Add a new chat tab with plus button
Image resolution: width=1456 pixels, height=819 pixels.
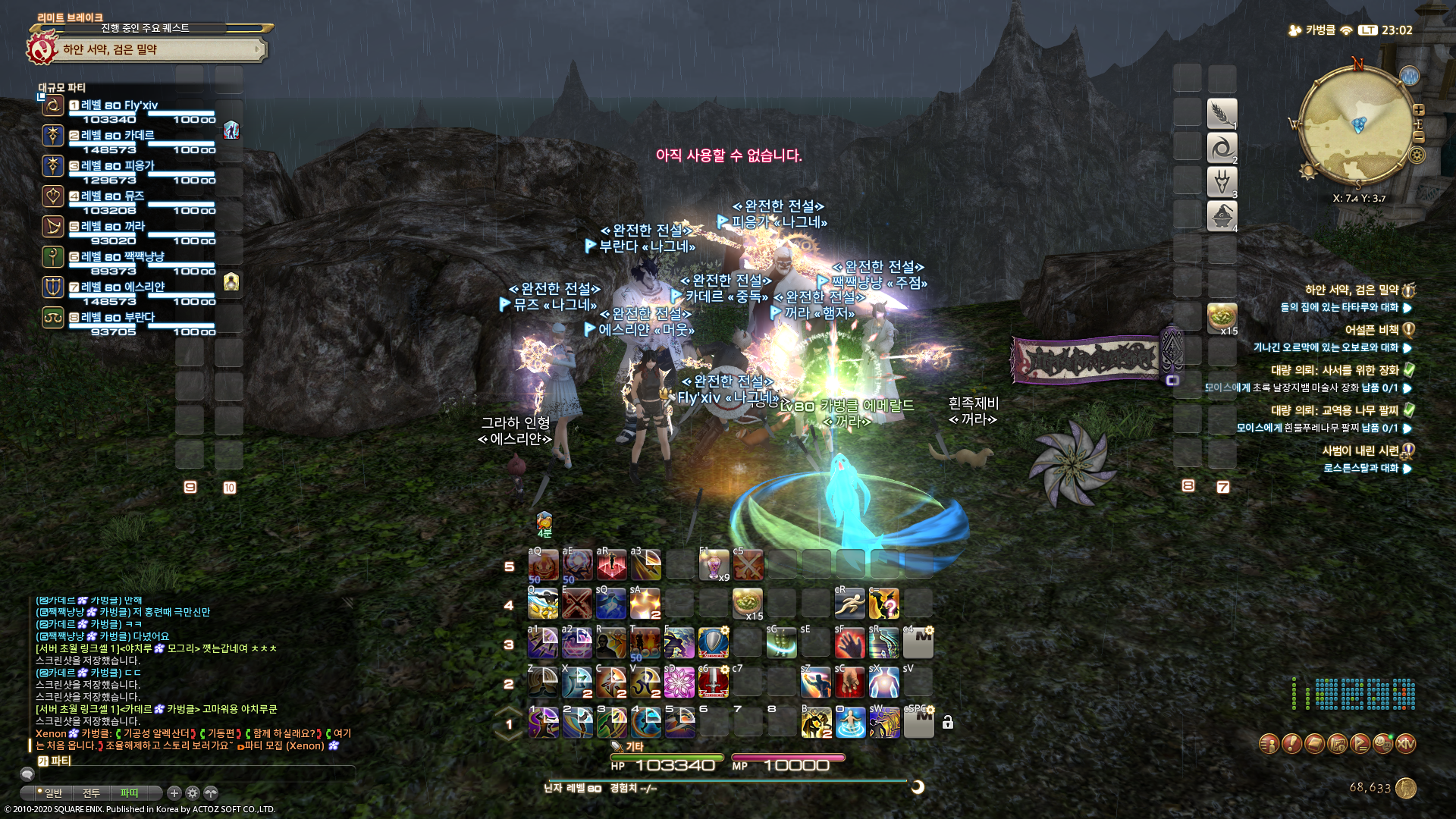point(174,793)
